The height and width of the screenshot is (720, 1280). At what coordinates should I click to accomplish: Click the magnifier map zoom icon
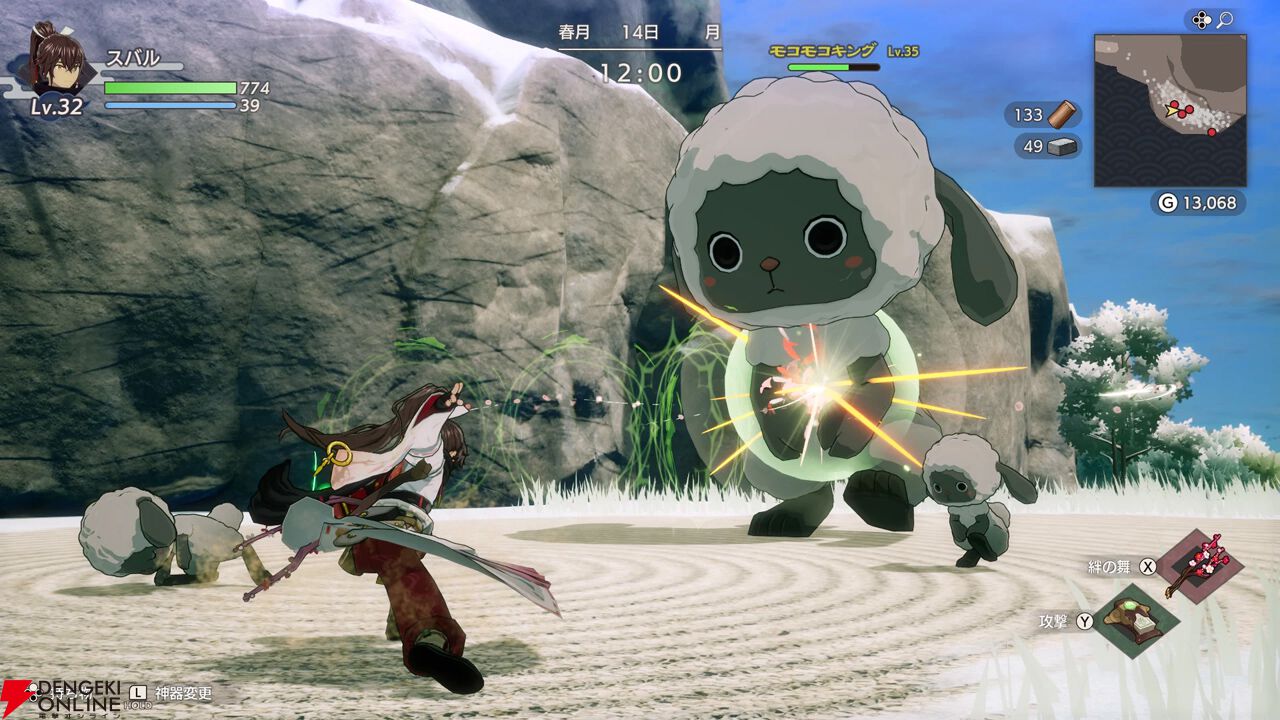tap(1224, 20)
